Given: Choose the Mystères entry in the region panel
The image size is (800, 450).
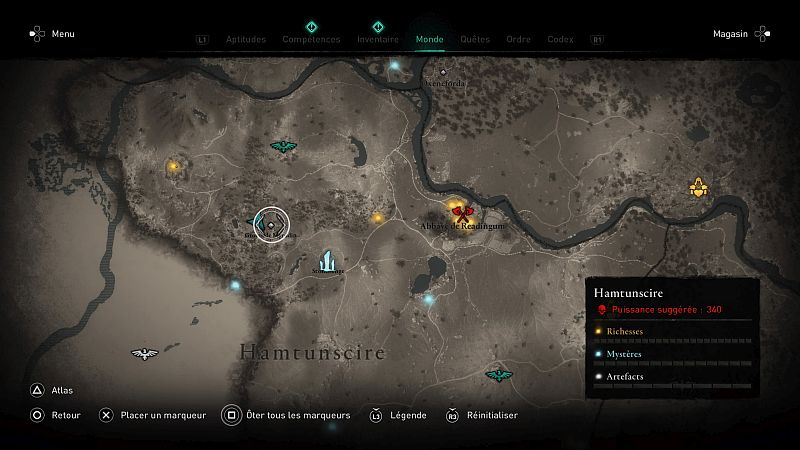Looking at the screenshot, I should (x=623, y=354).
